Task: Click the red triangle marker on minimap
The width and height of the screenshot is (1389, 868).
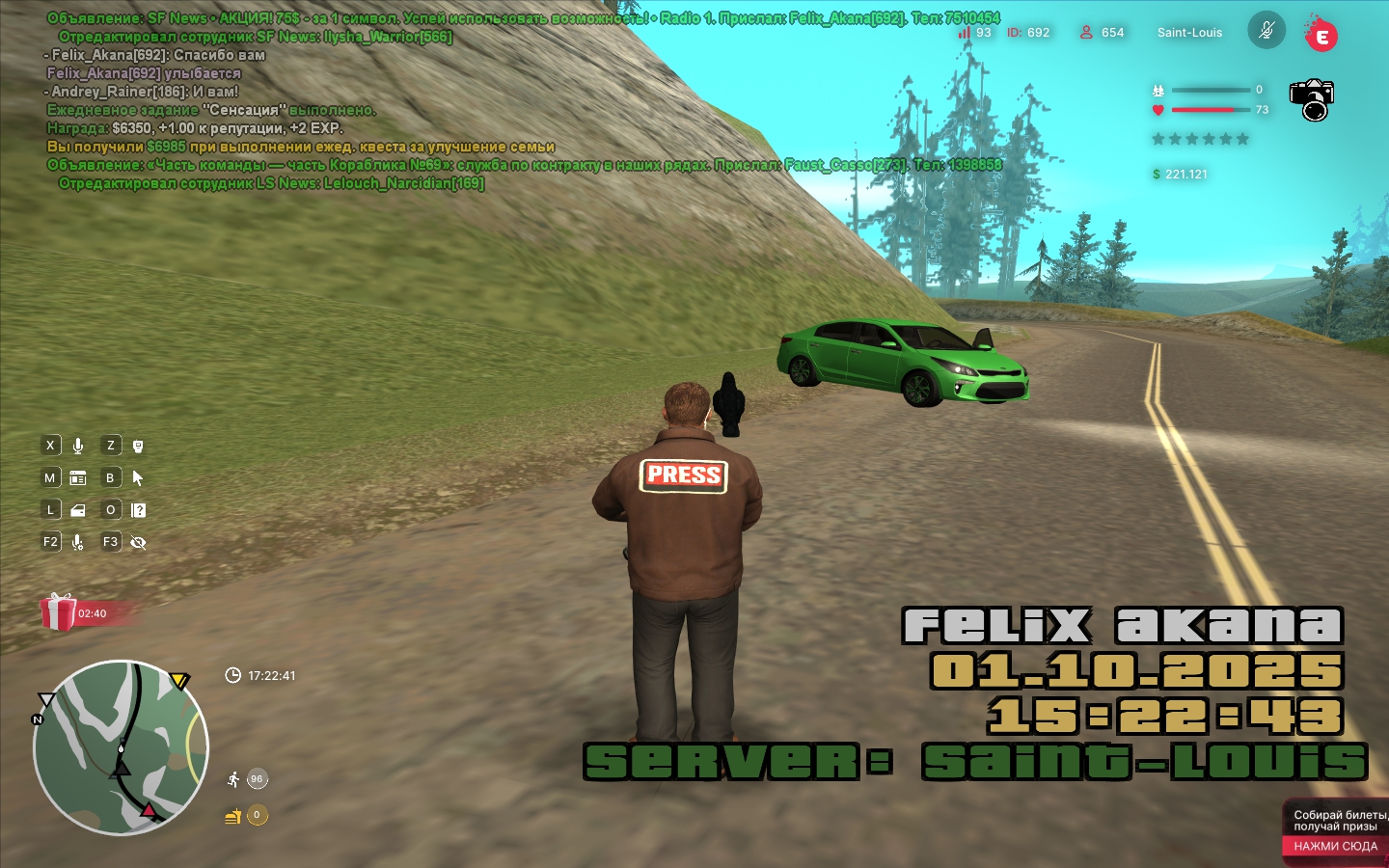Action: point(149,810)
